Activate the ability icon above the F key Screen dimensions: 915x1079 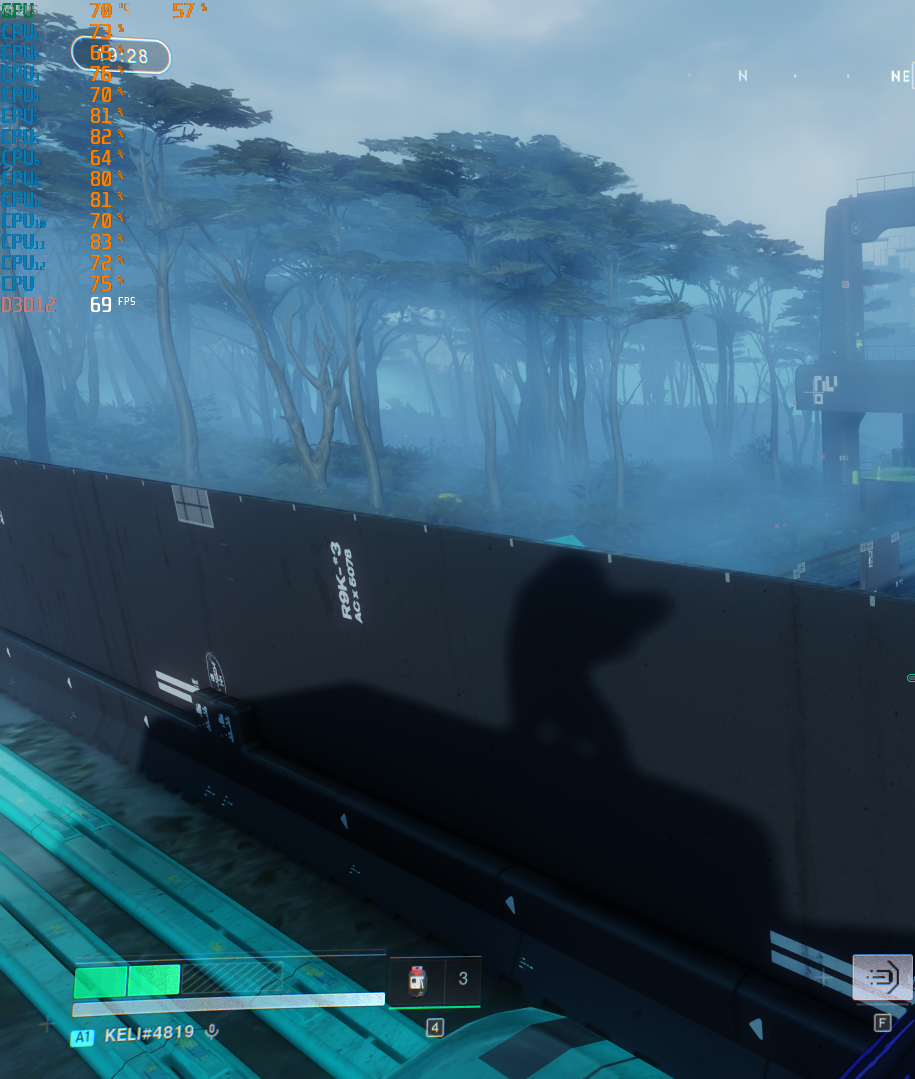tap(882, 978)
